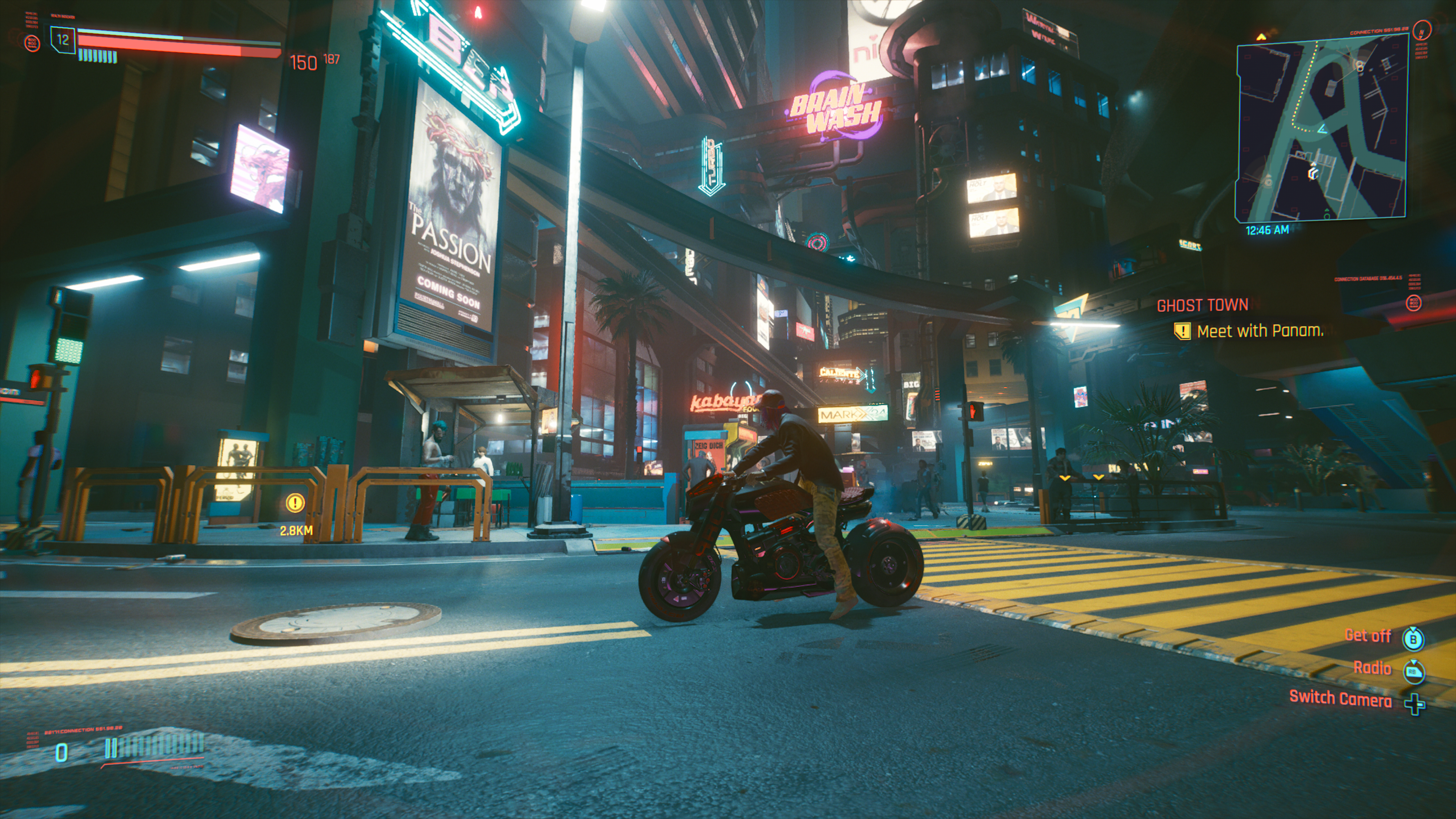Click the Meet with Panam objective
1456x819 pixels.
[x=1259, y=331]
